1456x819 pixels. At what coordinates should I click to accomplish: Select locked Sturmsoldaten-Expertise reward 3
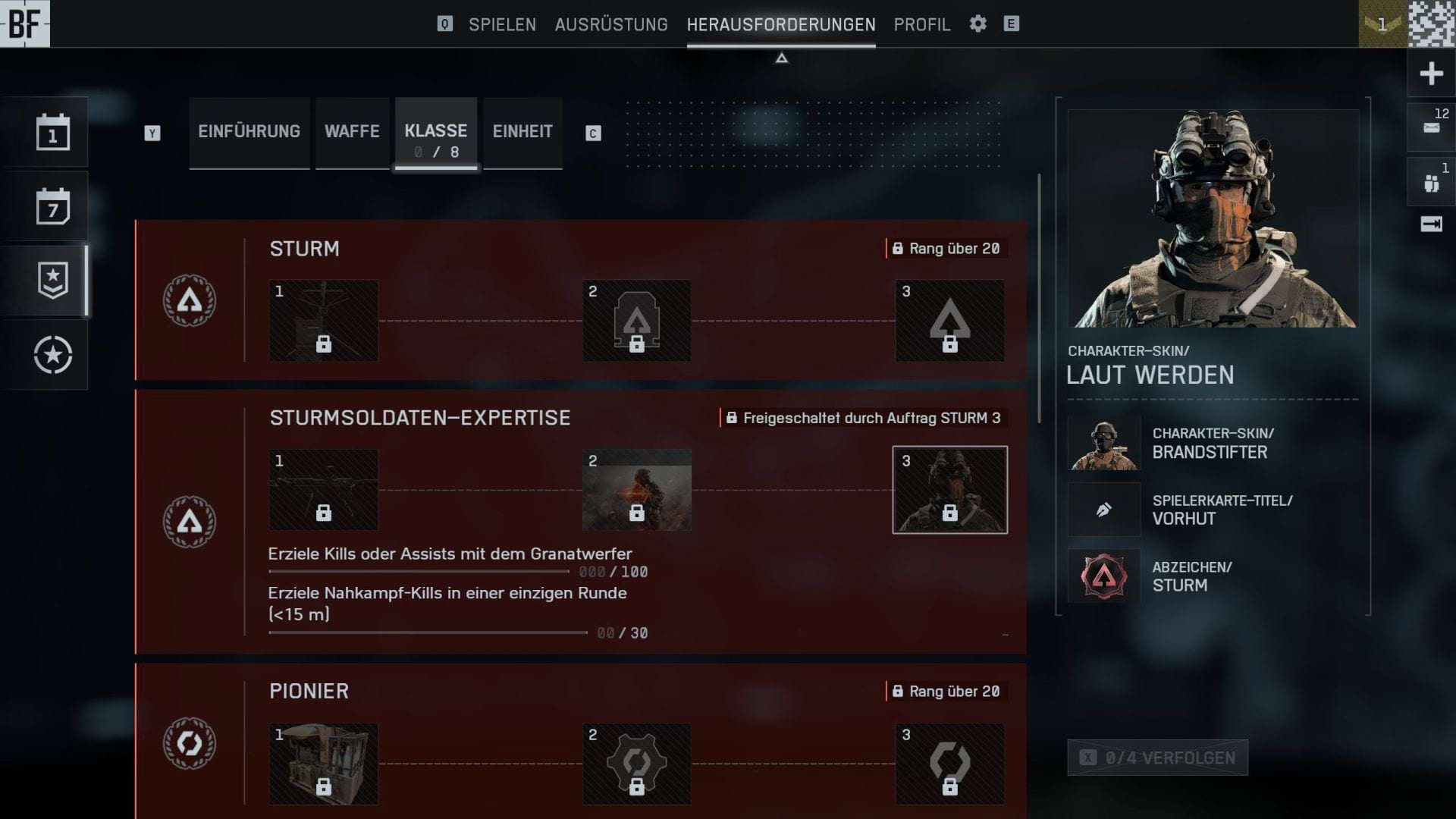point(949,489)
